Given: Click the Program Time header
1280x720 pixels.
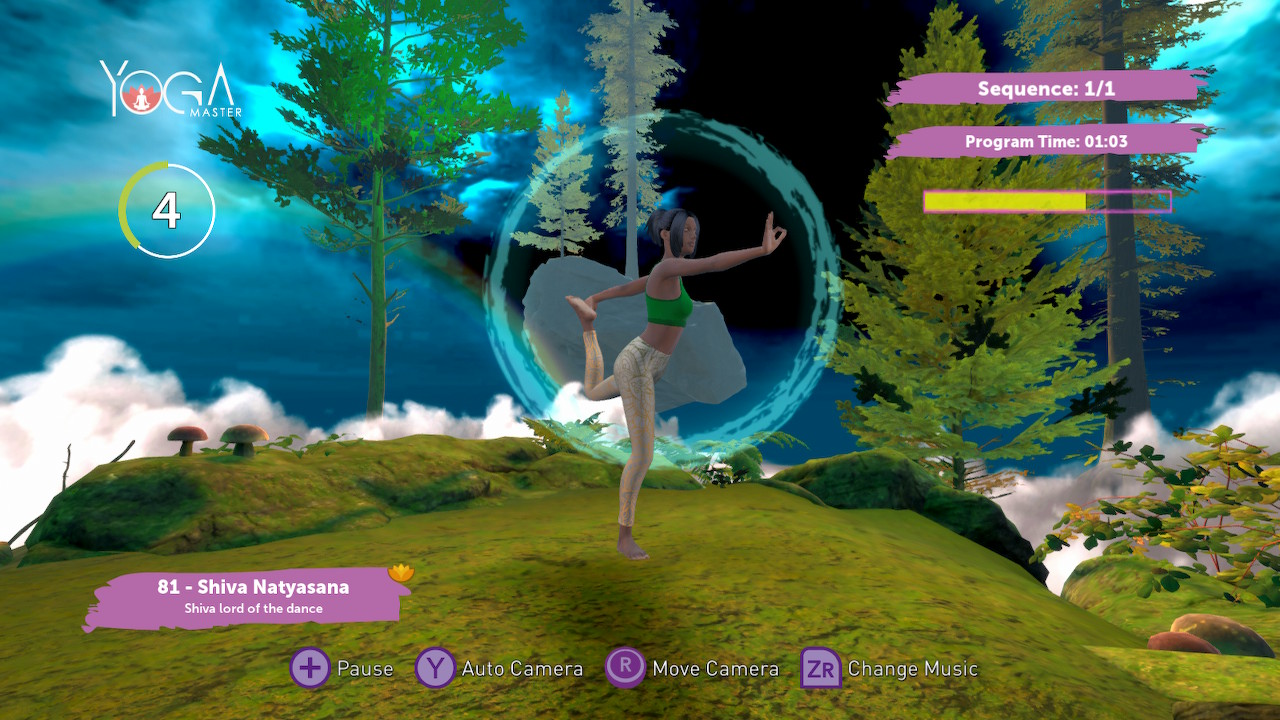Looking at the screenshot, I should (1046, 141).
